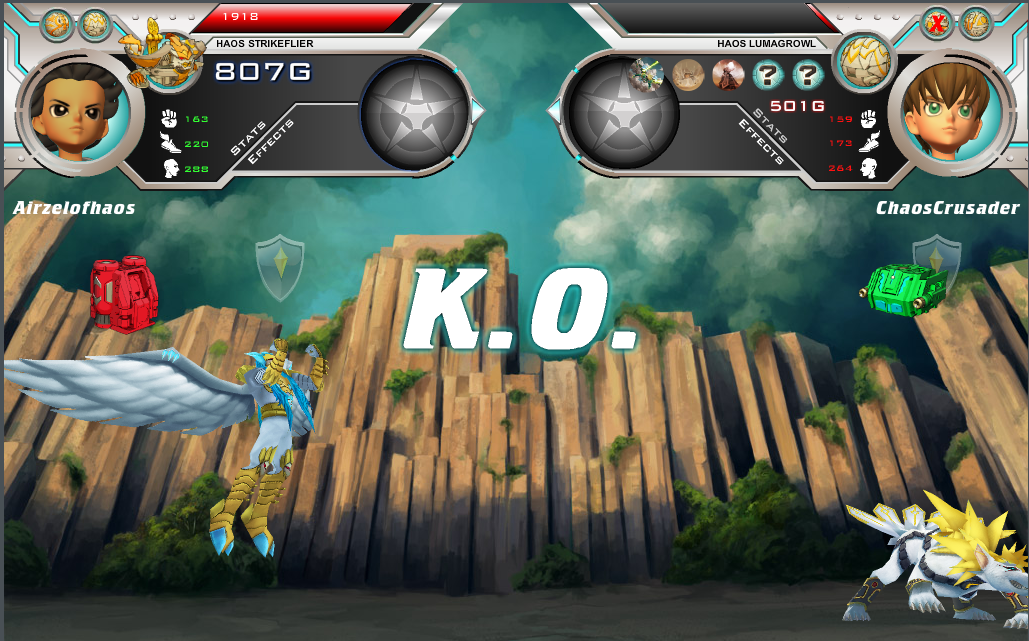Select the Haos Strikeflier Bakugan icon
This screenshot has width=1029, height=641.
[161, 57]
